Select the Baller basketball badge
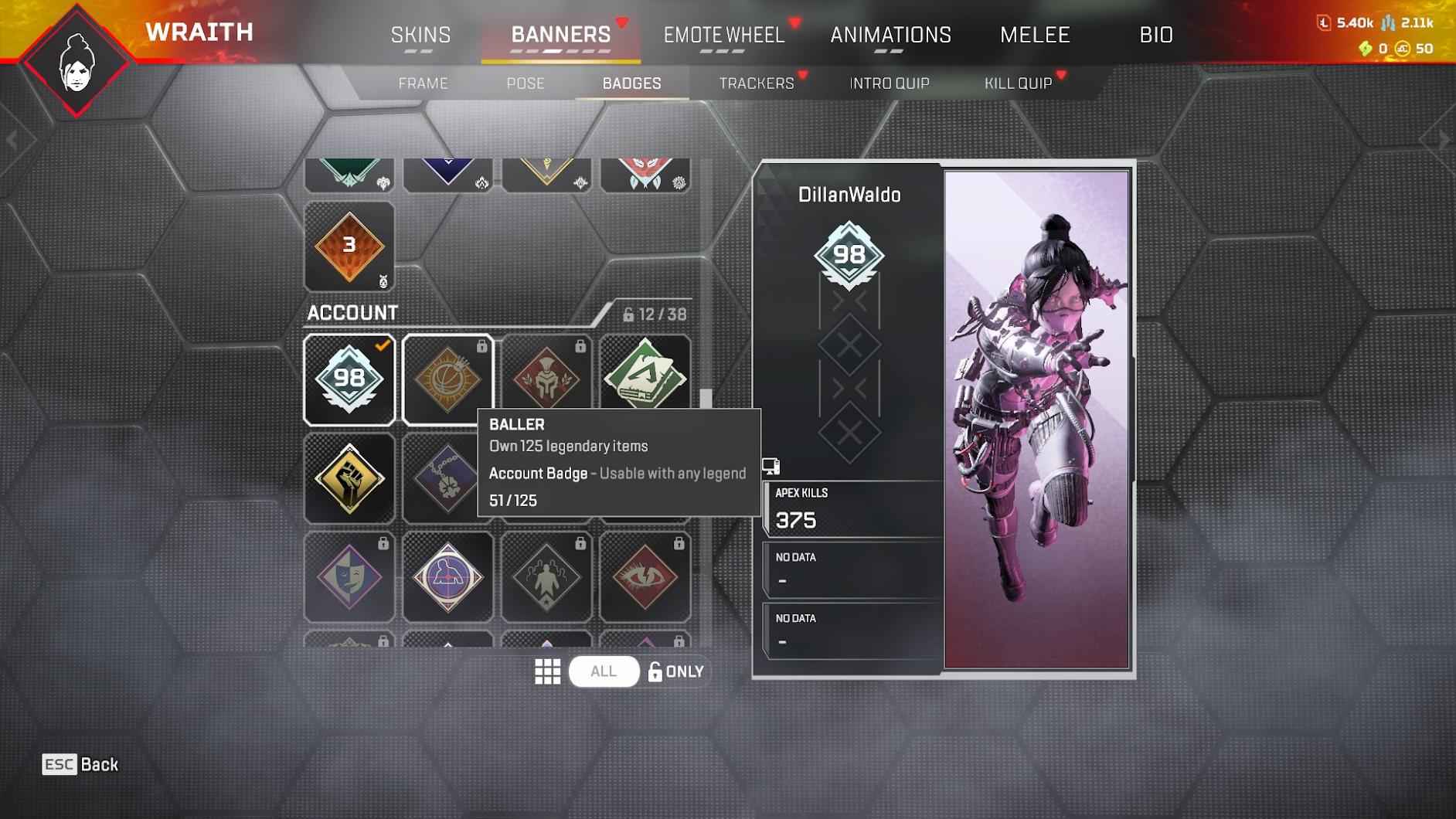 (447, 380)
